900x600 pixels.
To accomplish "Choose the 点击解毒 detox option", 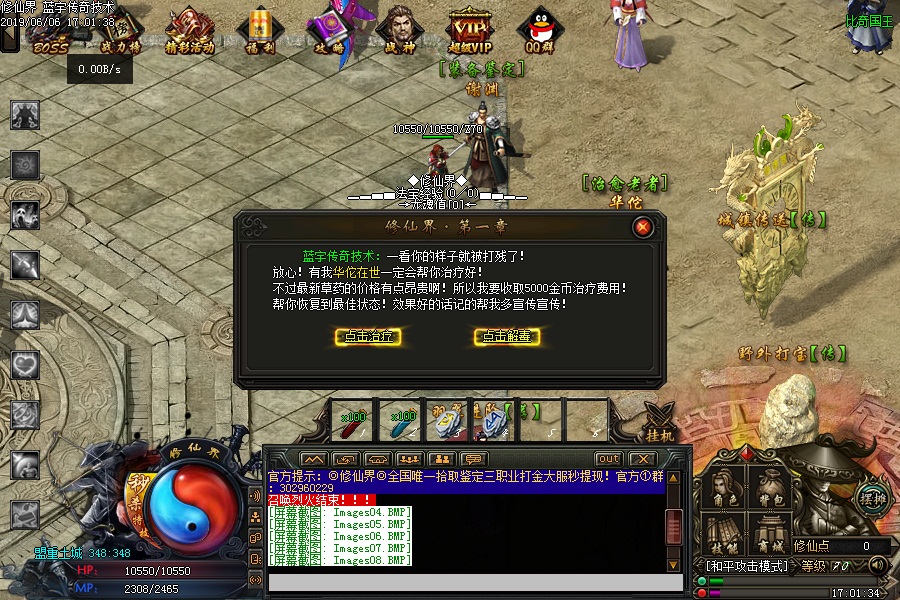I will [x=507, y=337].
